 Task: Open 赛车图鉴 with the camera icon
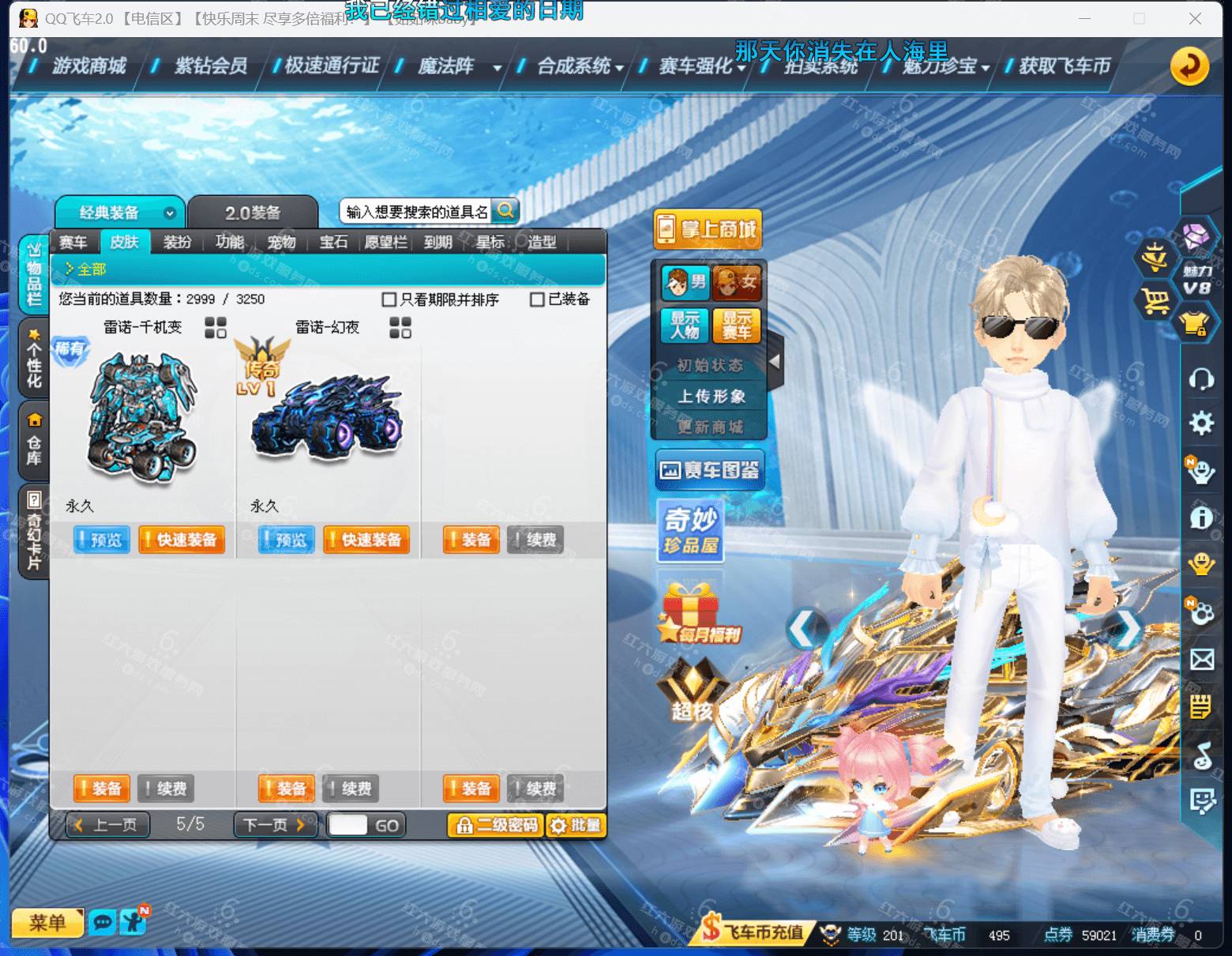[x=709, y=469]
